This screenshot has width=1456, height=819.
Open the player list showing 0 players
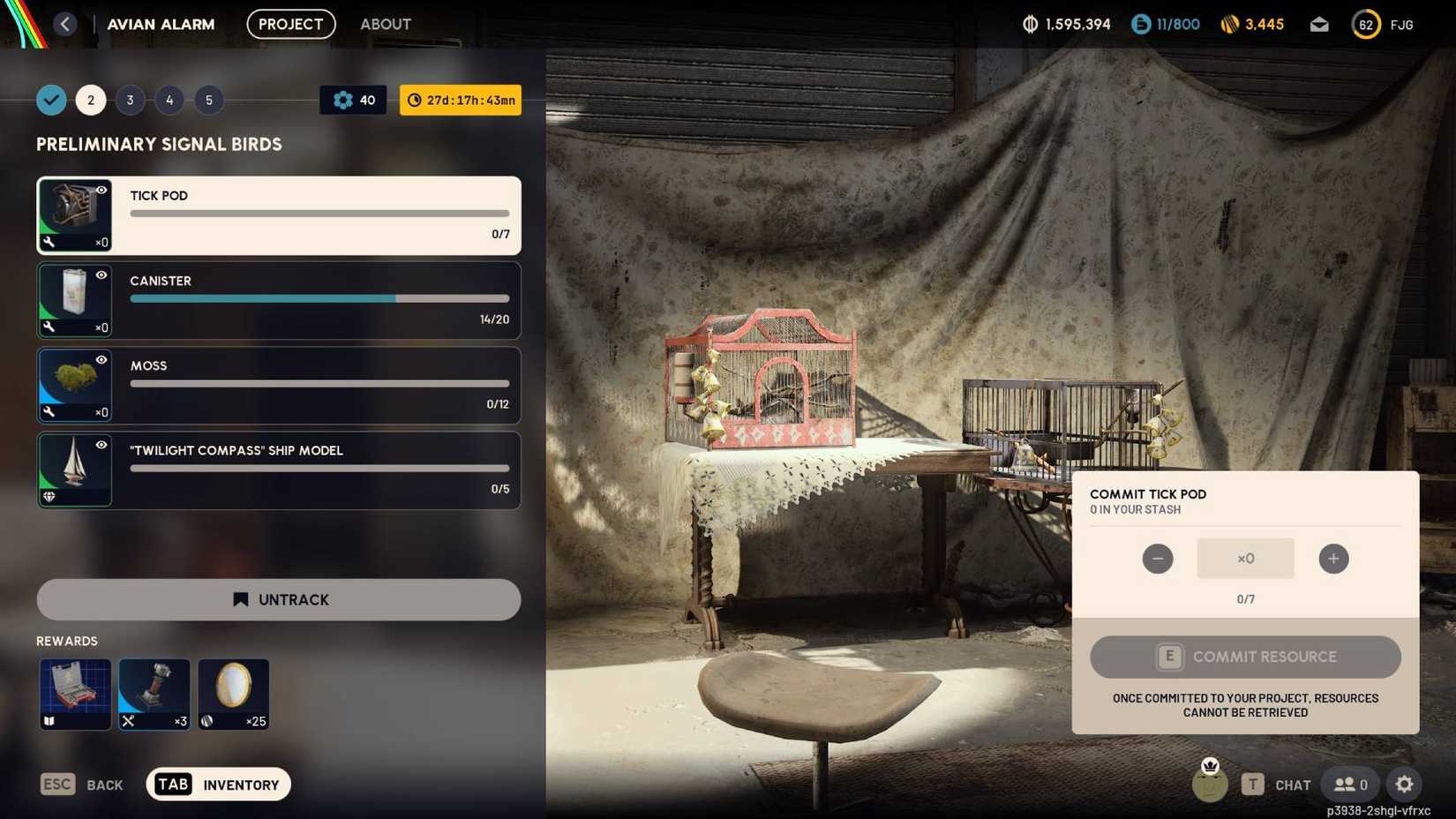pyautogui.click(x=1348, y=784)
